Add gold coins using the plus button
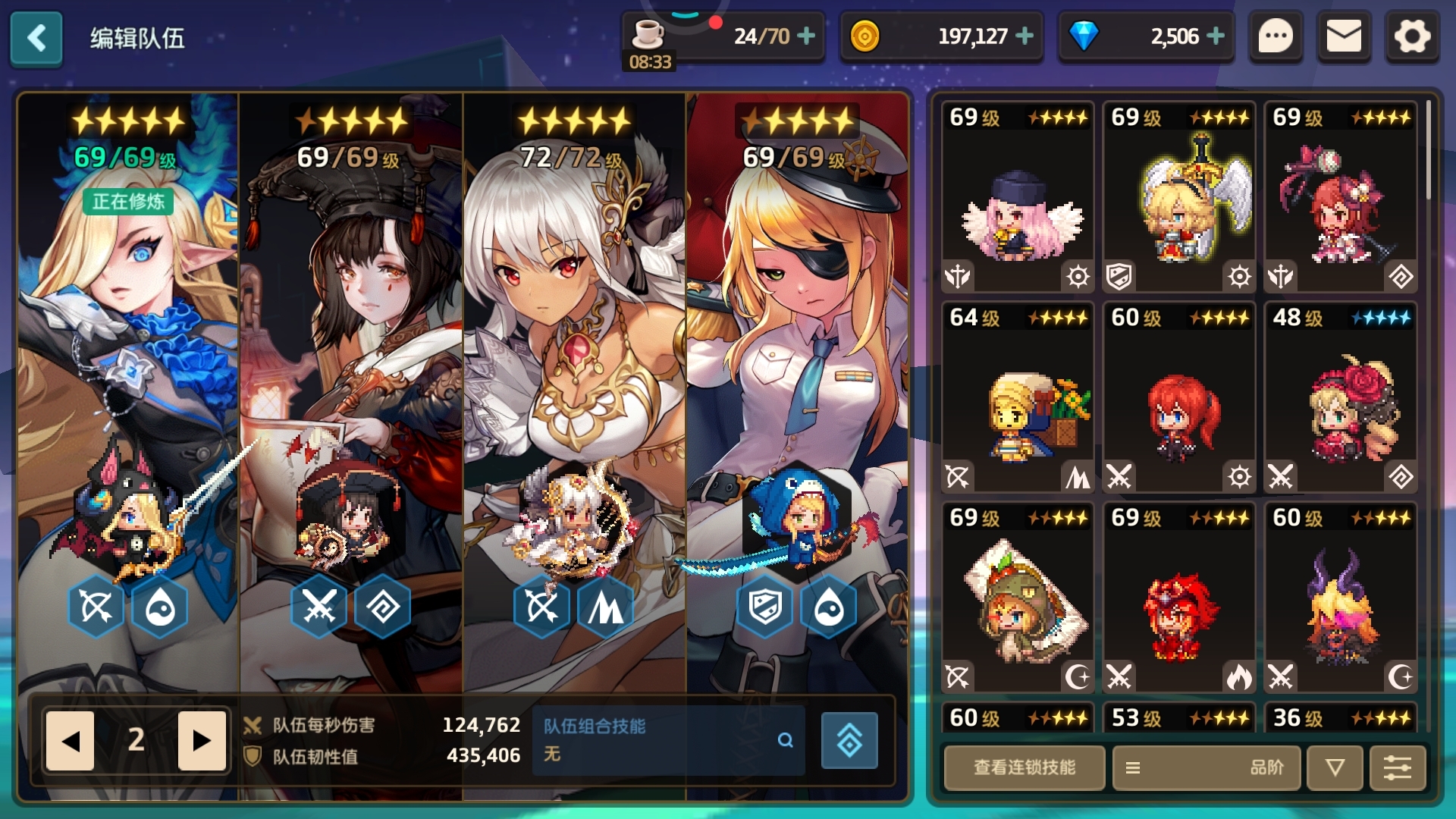The height and width of the screenshot is (819, 1456). (x=1025, y=36)
